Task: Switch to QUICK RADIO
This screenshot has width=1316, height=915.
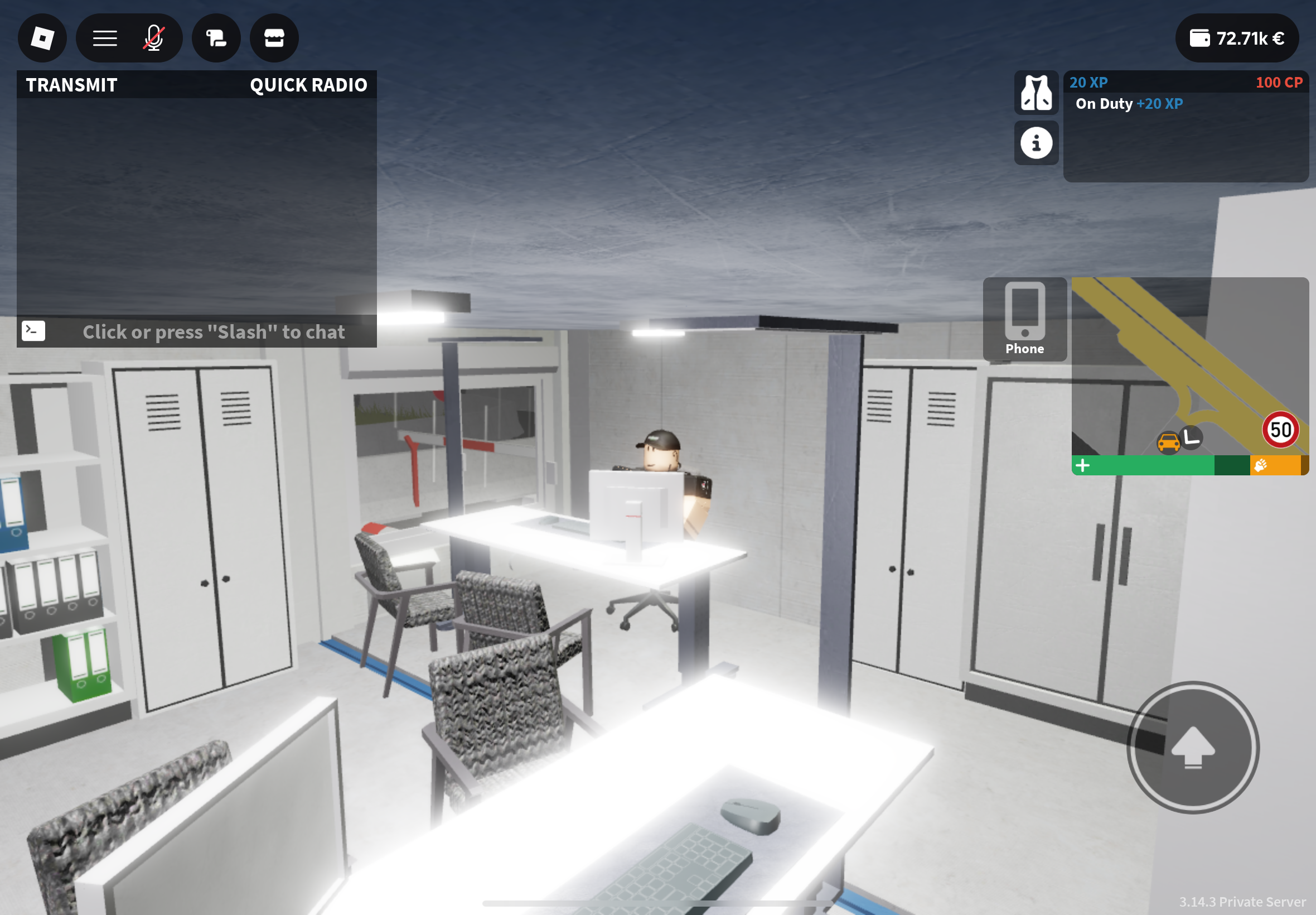Action: point(308,85)
